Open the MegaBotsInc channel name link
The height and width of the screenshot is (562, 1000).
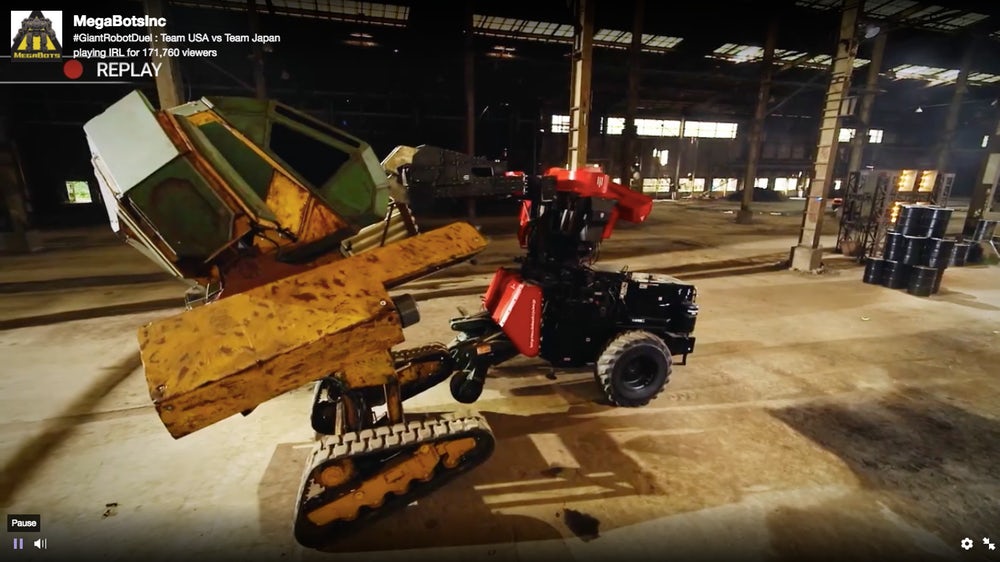tap(120, 21)
